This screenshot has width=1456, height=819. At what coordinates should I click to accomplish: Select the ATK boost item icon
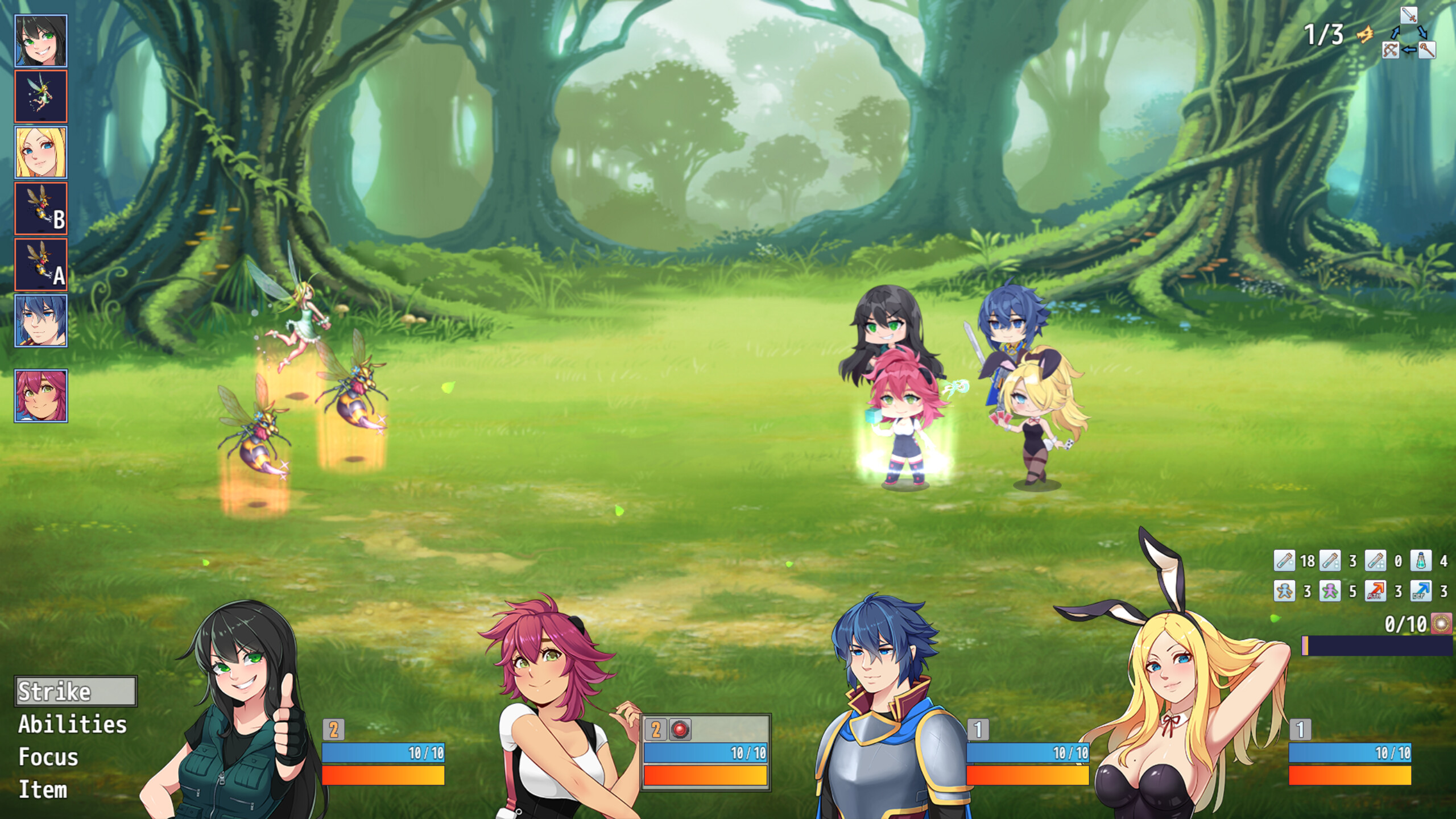tap(1376, 591)
